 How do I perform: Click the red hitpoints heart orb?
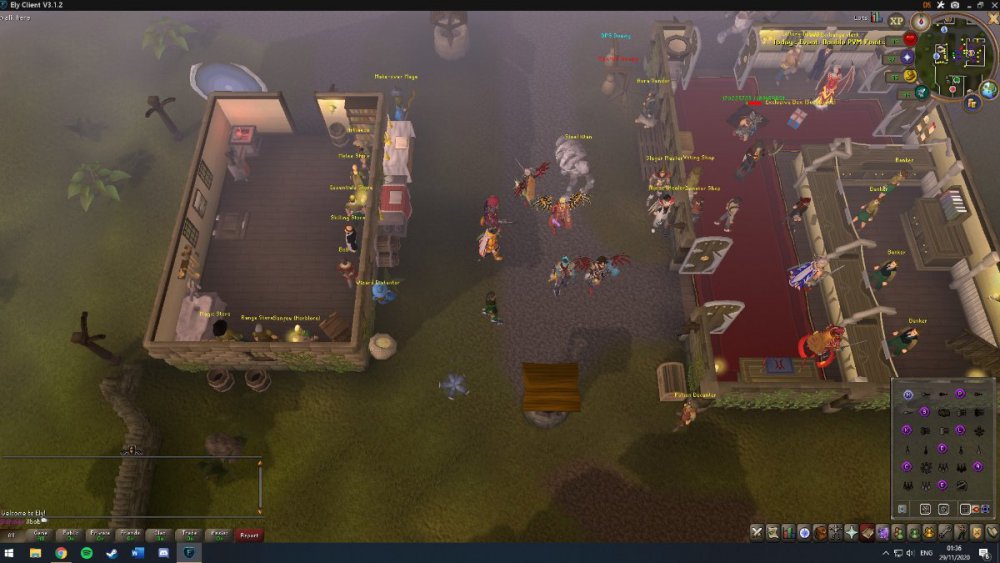tap(910, 40)
